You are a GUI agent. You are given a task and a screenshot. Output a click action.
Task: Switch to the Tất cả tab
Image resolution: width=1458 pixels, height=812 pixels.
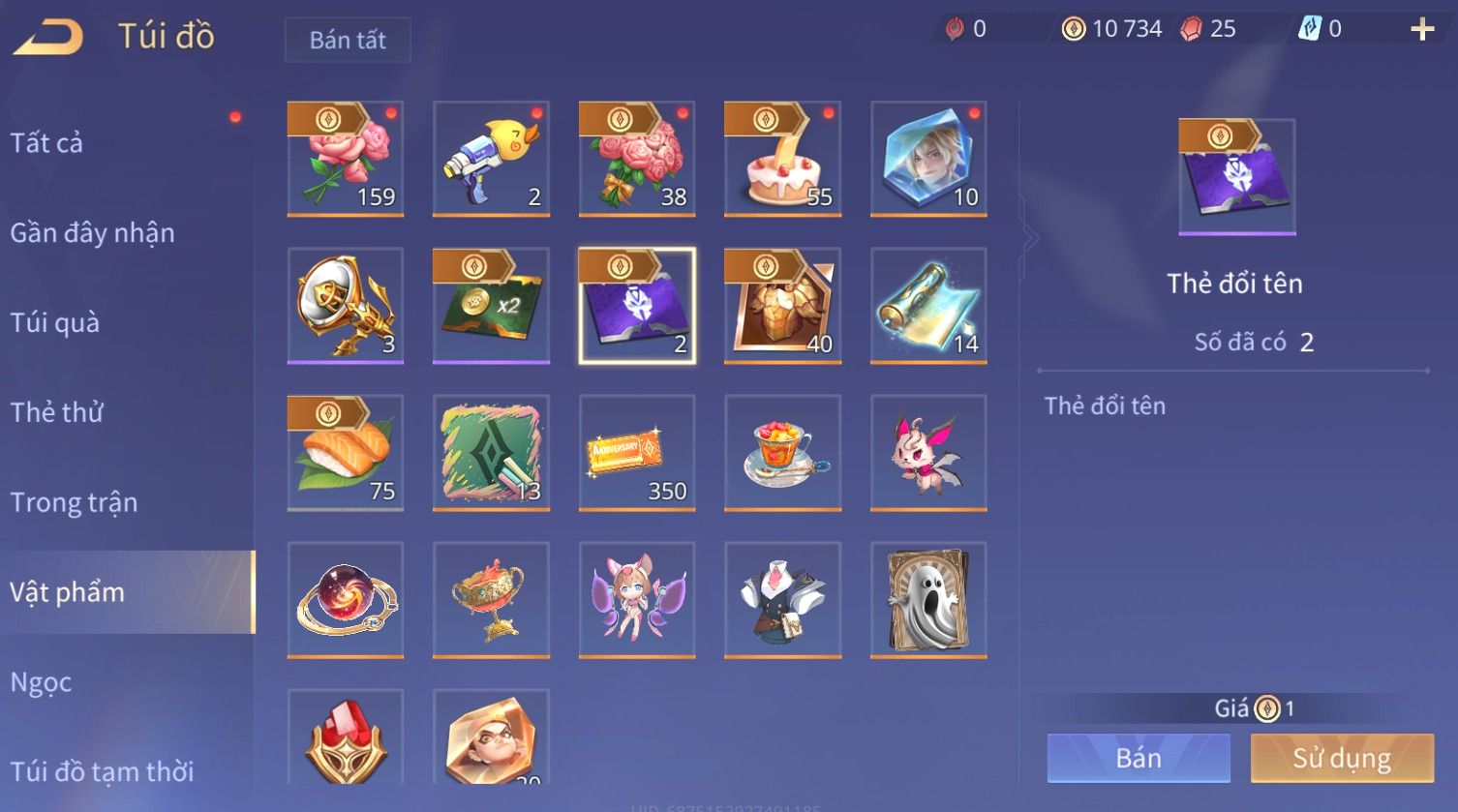tap(46, 143)
